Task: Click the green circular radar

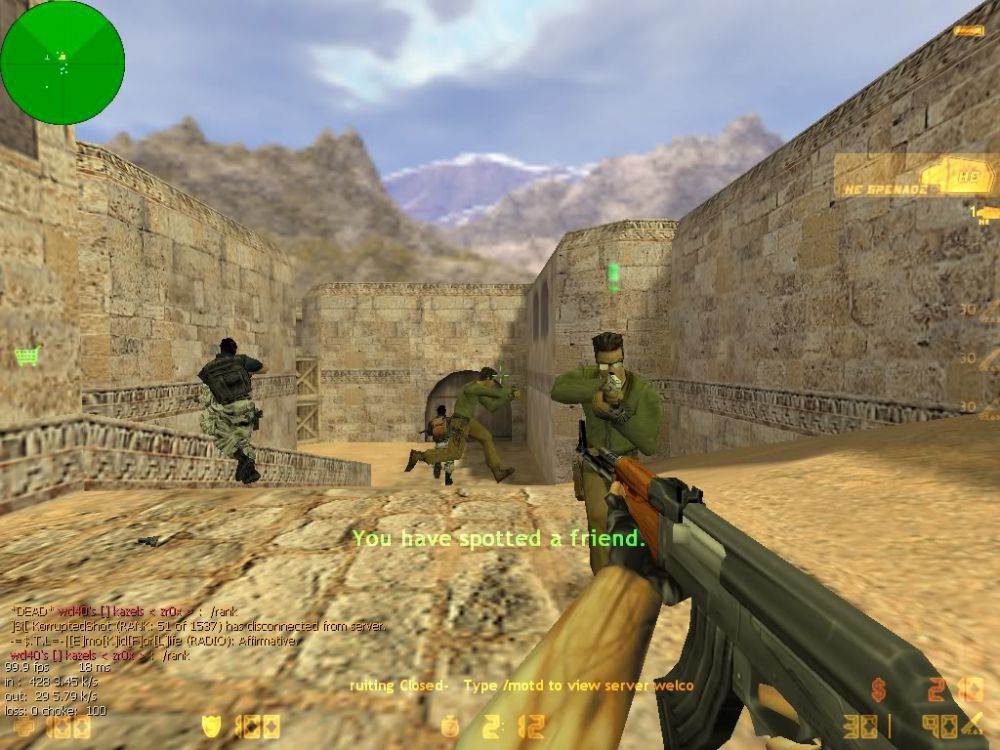Action: coord(62,62)
